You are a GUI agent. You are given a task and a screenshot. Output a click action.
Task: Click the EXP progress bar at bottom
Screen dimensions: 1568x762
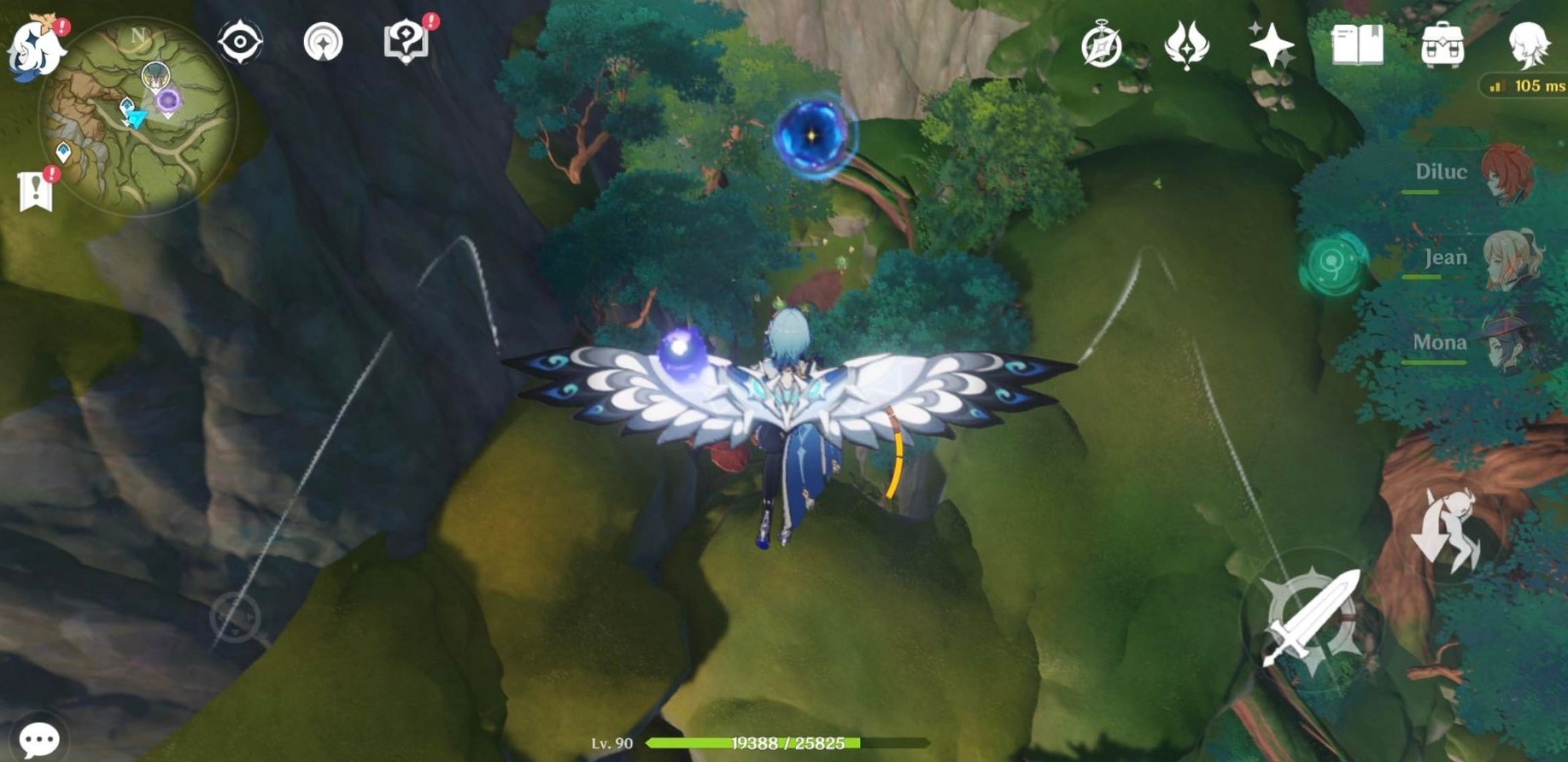[786, 743]
